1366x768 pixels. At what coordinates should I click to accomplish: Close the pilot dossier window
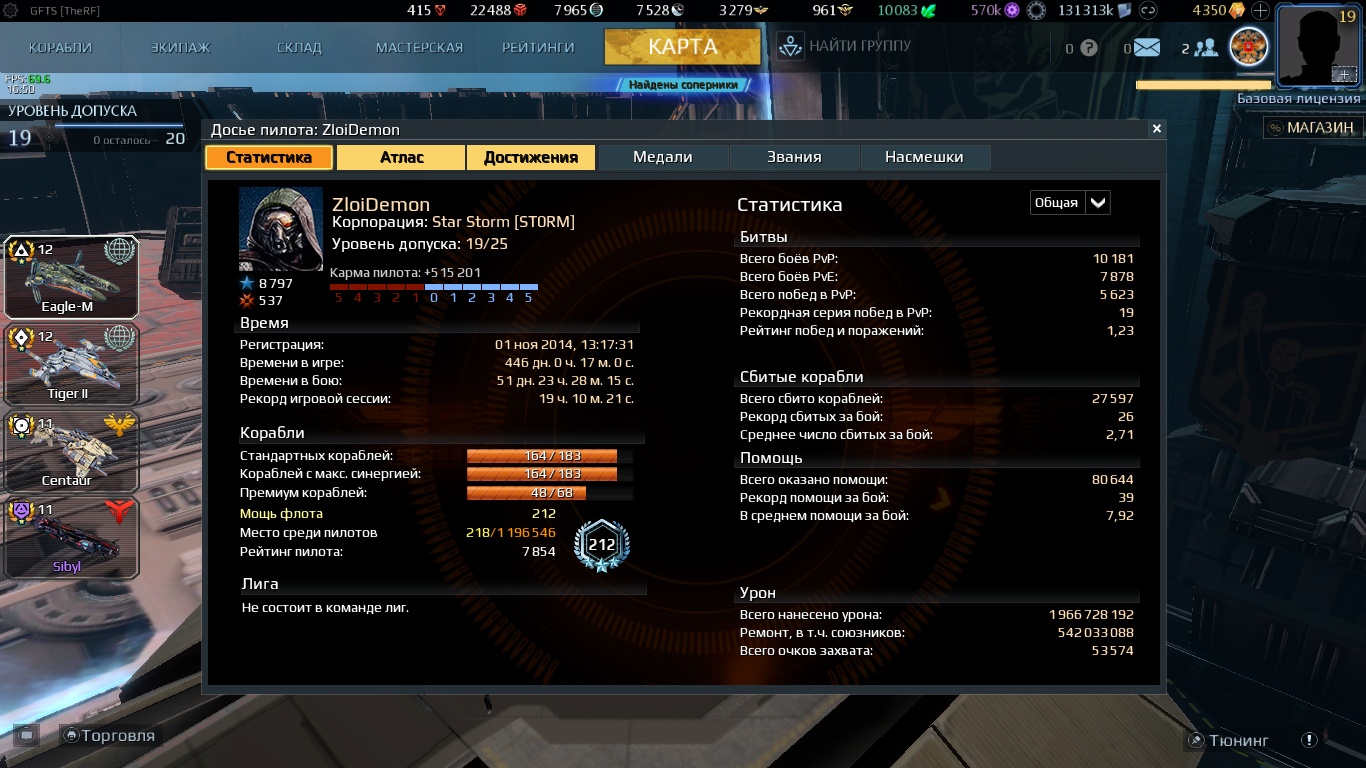1157,129
